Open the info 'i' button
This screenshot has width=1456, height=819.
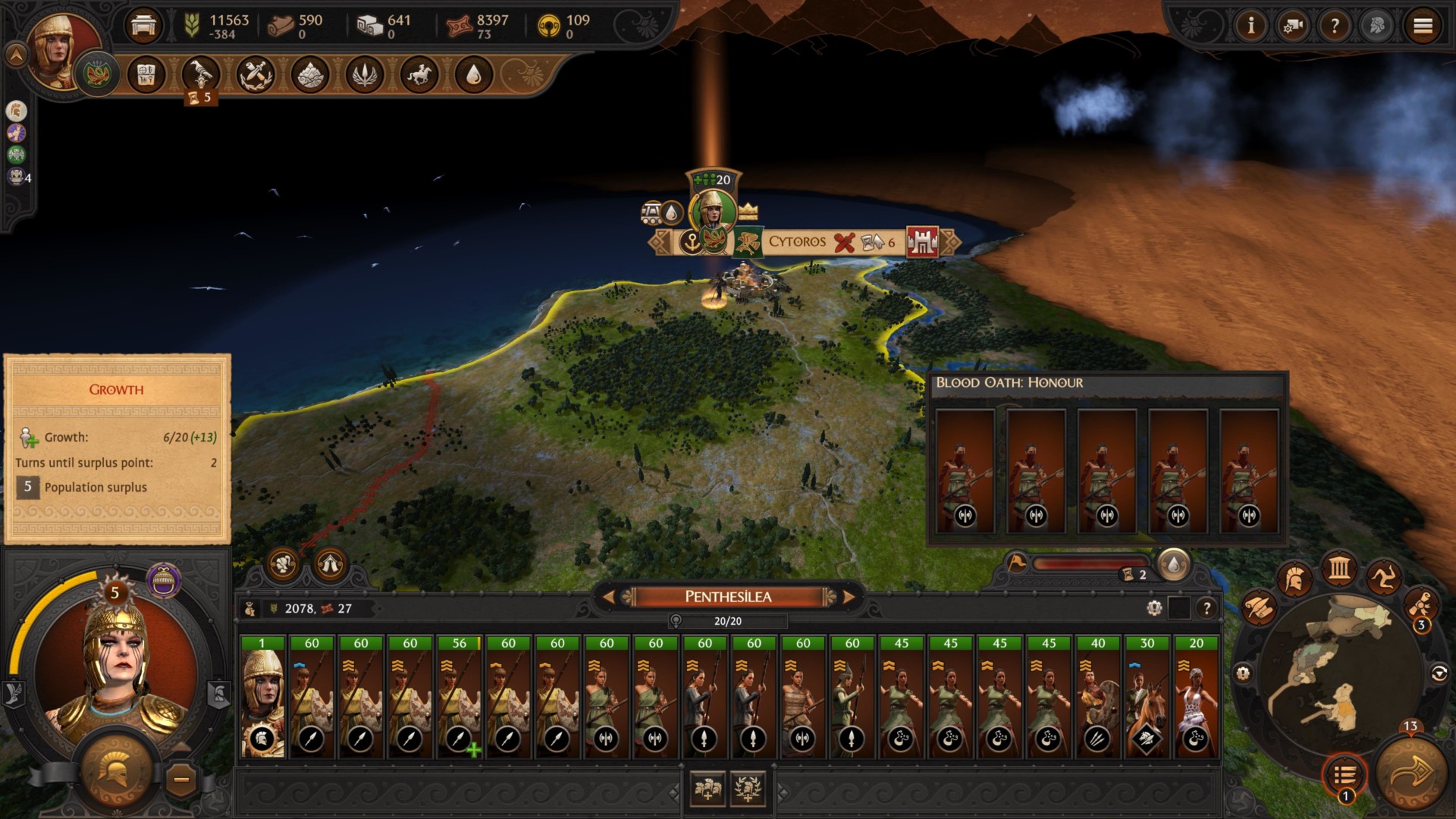click(x=1251, y=27)
